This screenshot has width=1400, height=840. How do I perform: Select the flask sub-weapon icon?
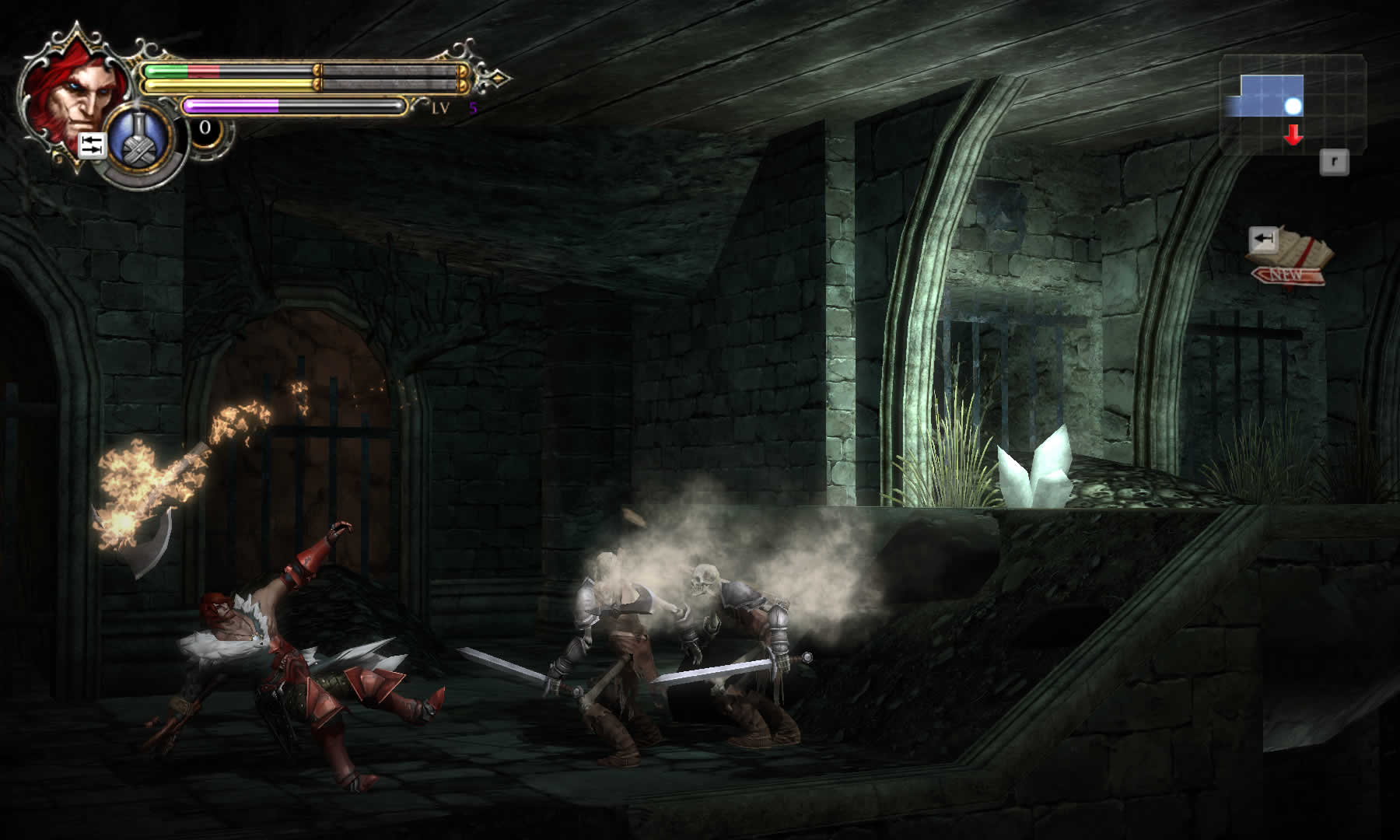click(x=141, y=145)
